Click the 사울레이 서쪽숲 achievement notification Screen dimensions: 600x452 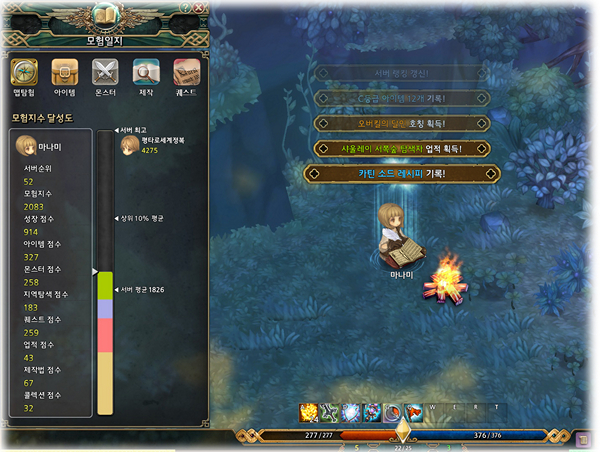[x=403, y=148]
